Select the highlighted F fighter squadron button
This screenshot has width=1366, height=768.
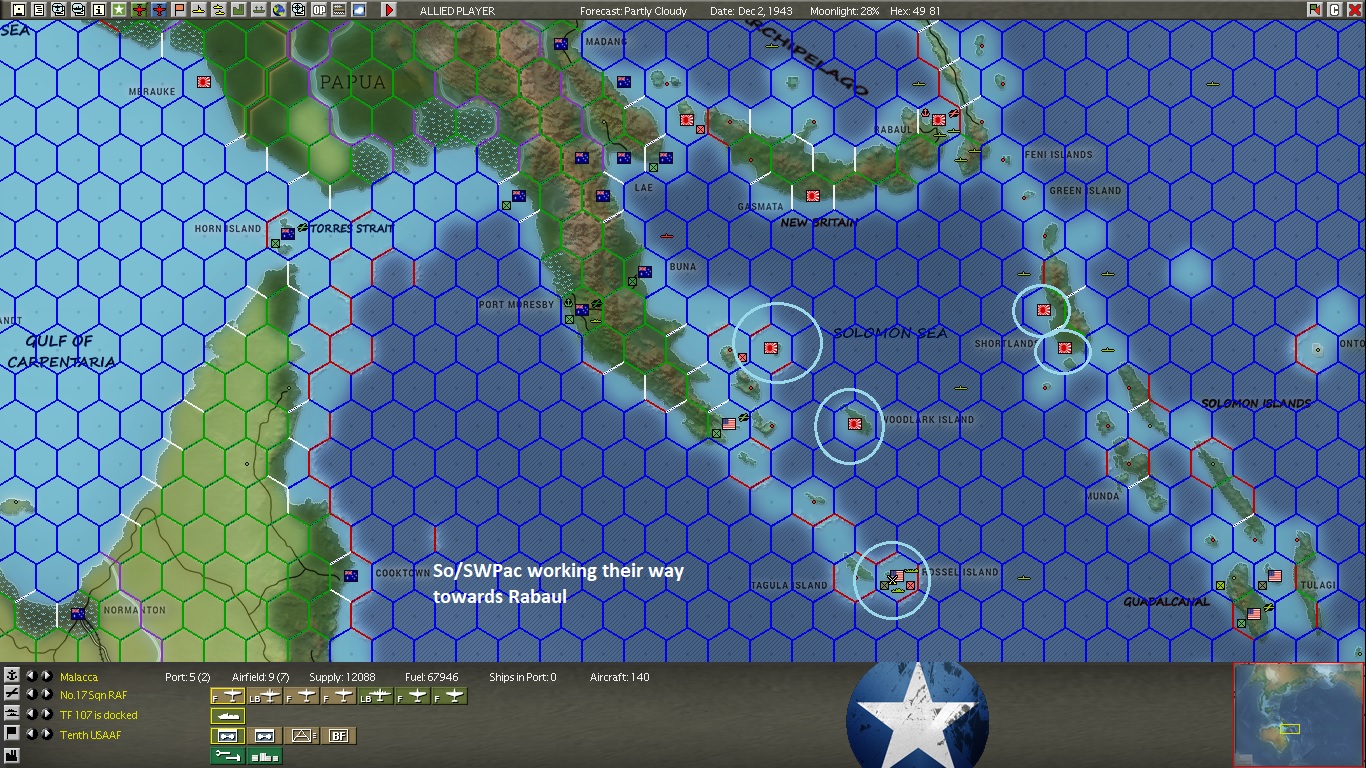point(227,695)
